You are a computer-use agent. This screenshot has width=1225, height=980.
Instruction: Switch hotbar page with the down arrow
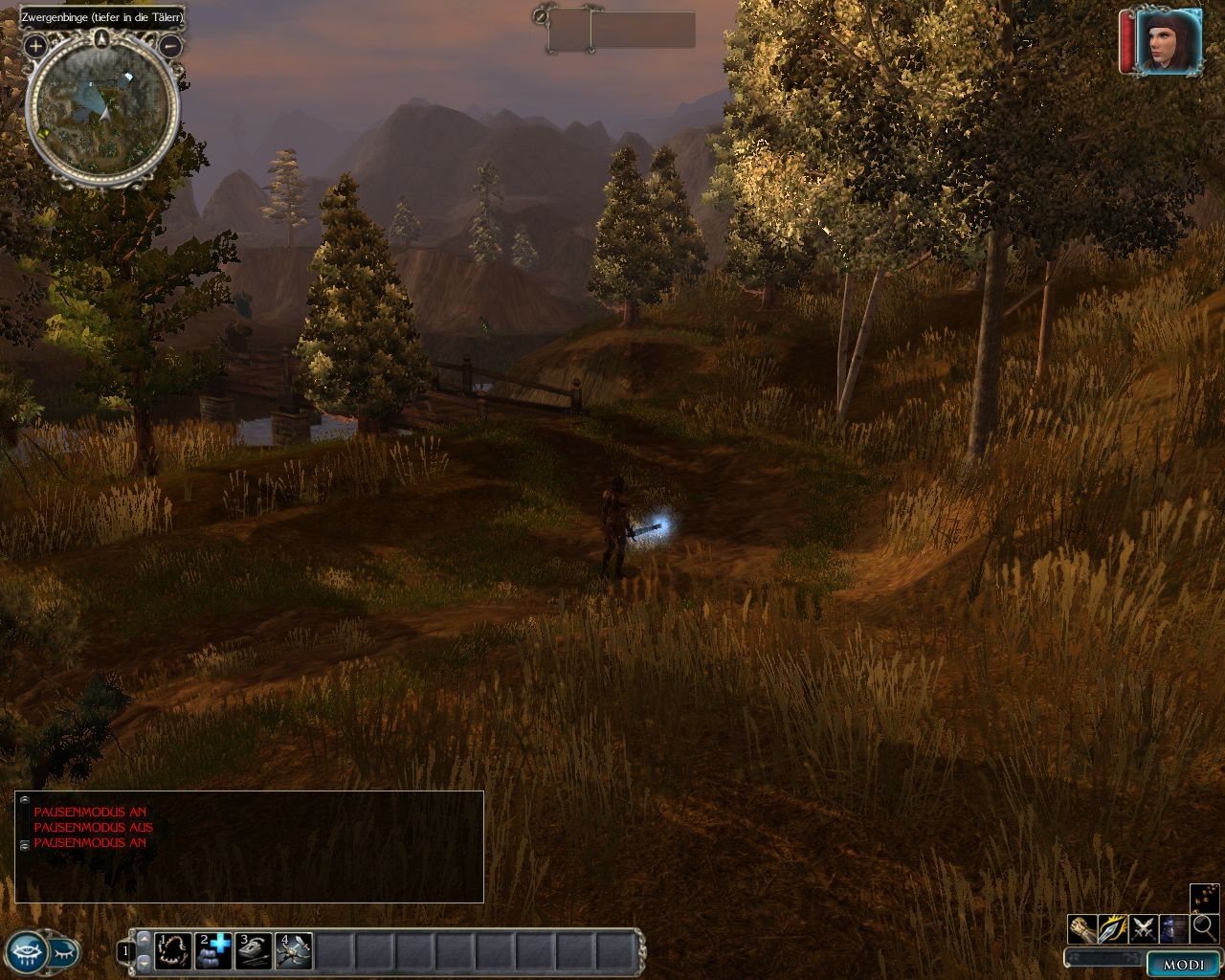(x=145, y=961)
